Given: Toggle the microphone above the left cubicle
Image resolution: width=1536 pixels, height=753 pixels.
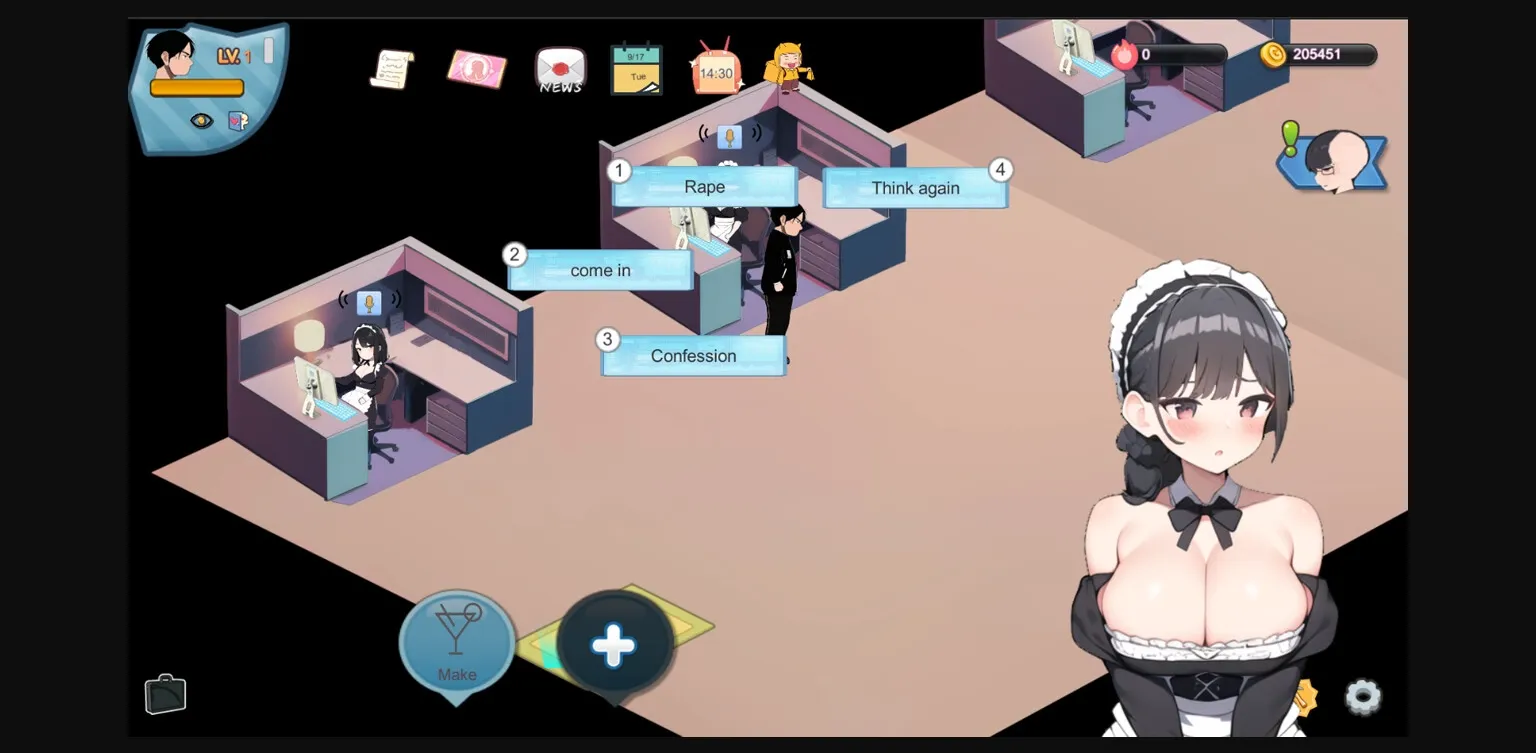Looking at the screenshot, I should pos(370,302).
